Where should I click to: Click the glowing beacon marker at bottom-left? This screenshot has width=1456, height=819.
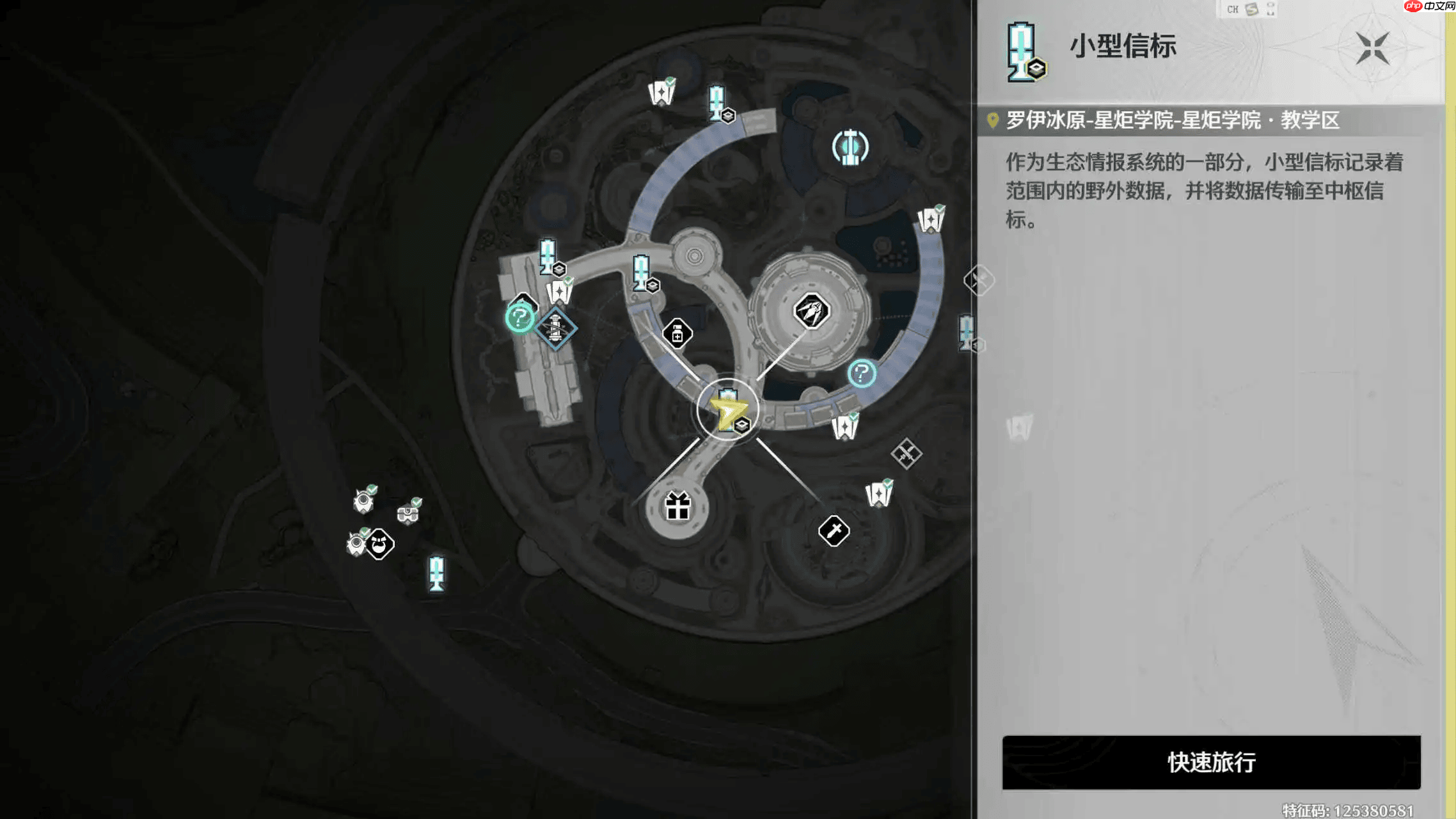[437, 574]
